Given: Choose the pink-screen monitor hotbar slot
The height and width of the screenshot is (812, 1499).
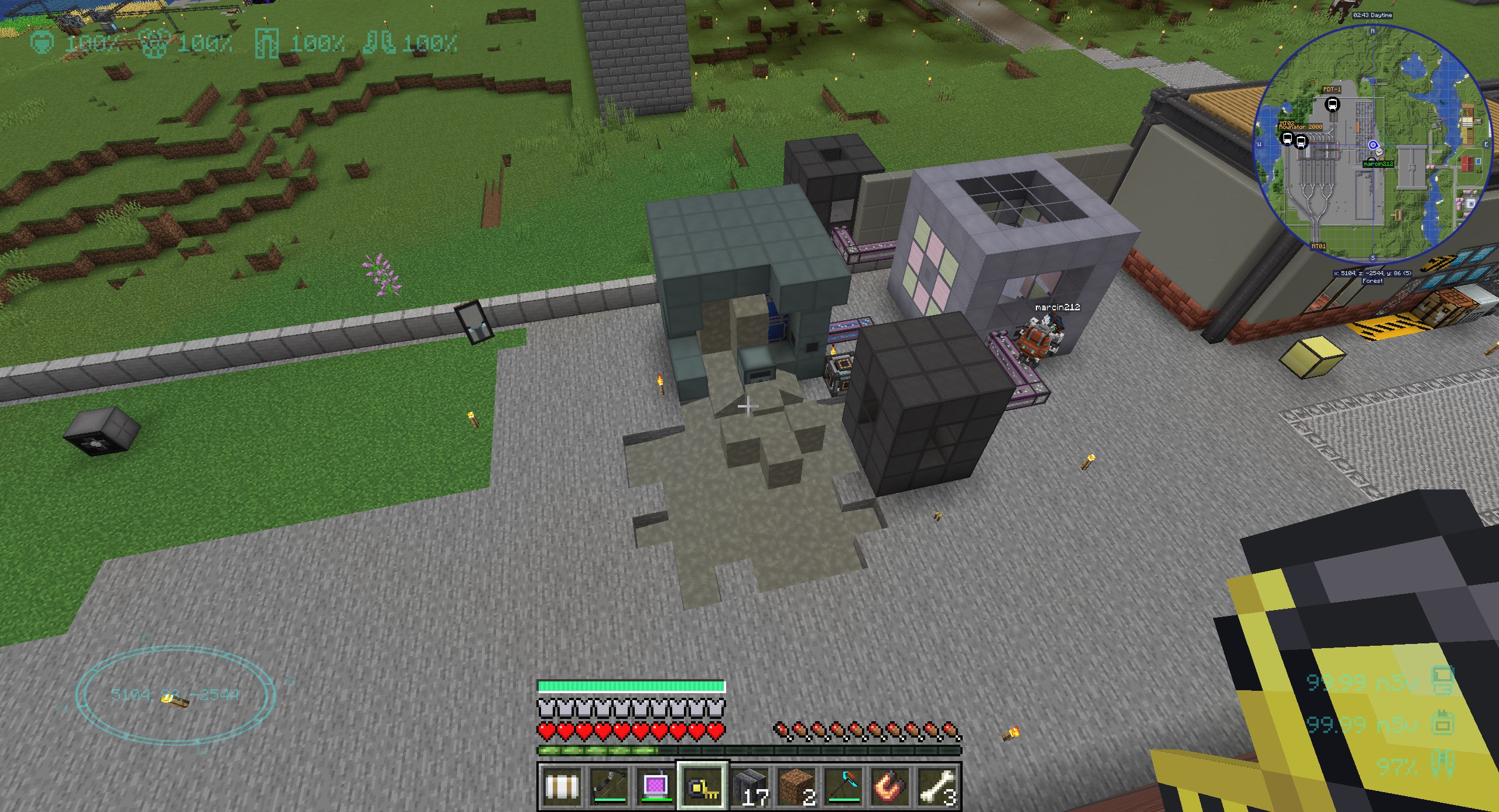Looking at the screenshot, I should 656,786.
